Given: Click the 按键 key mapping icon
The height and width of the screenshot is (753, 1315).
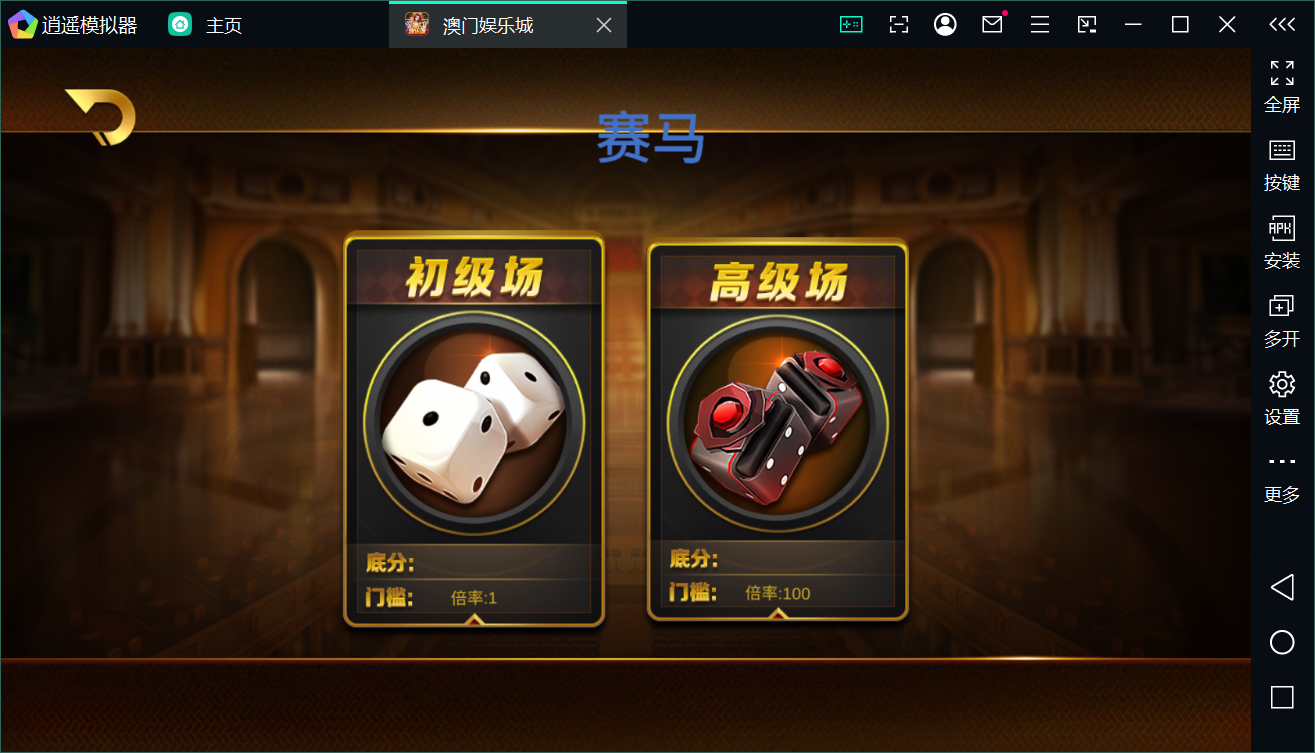Looking at the screenshot, I should click(x=1281, y=162).
